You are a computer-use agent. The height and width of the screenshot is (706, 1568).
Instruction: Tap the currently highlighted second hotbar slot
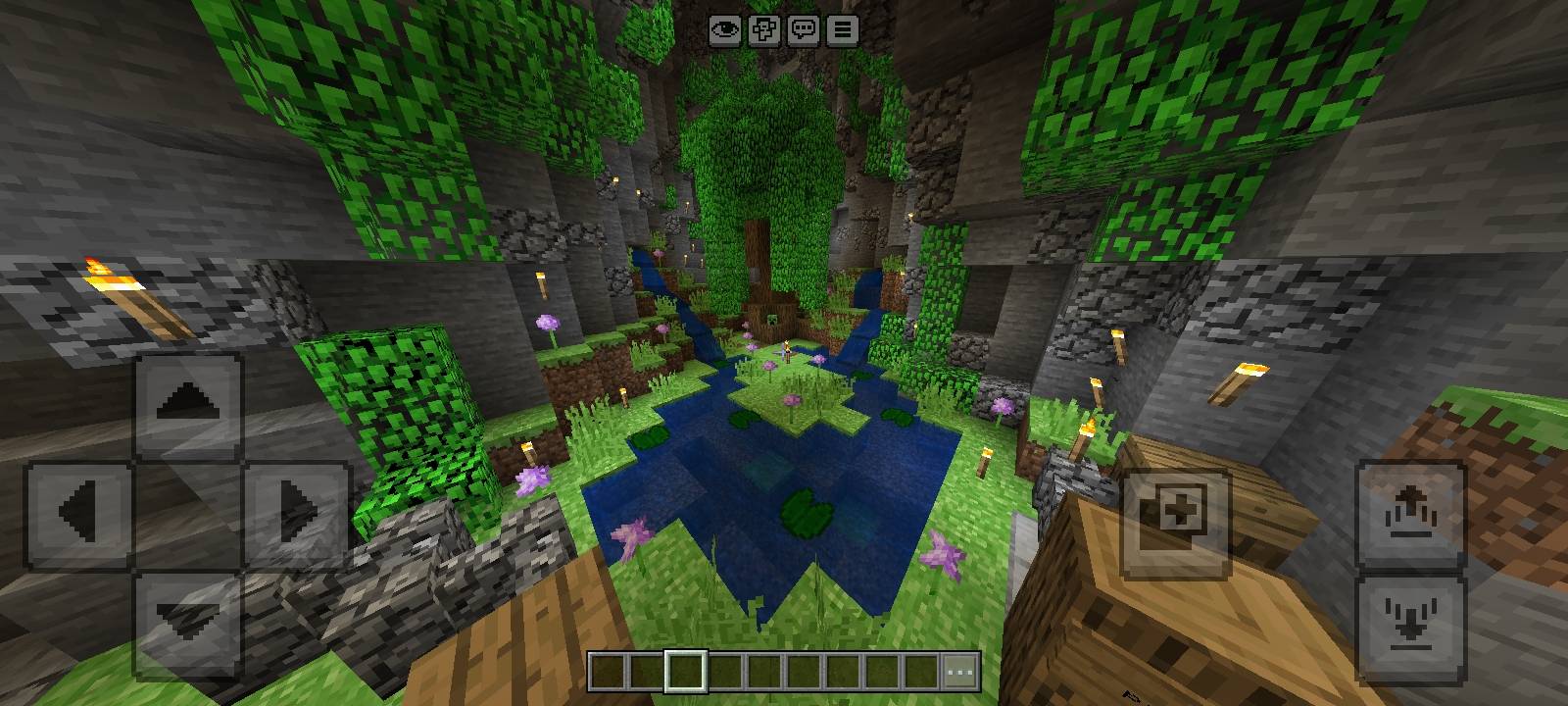(686, 673)
